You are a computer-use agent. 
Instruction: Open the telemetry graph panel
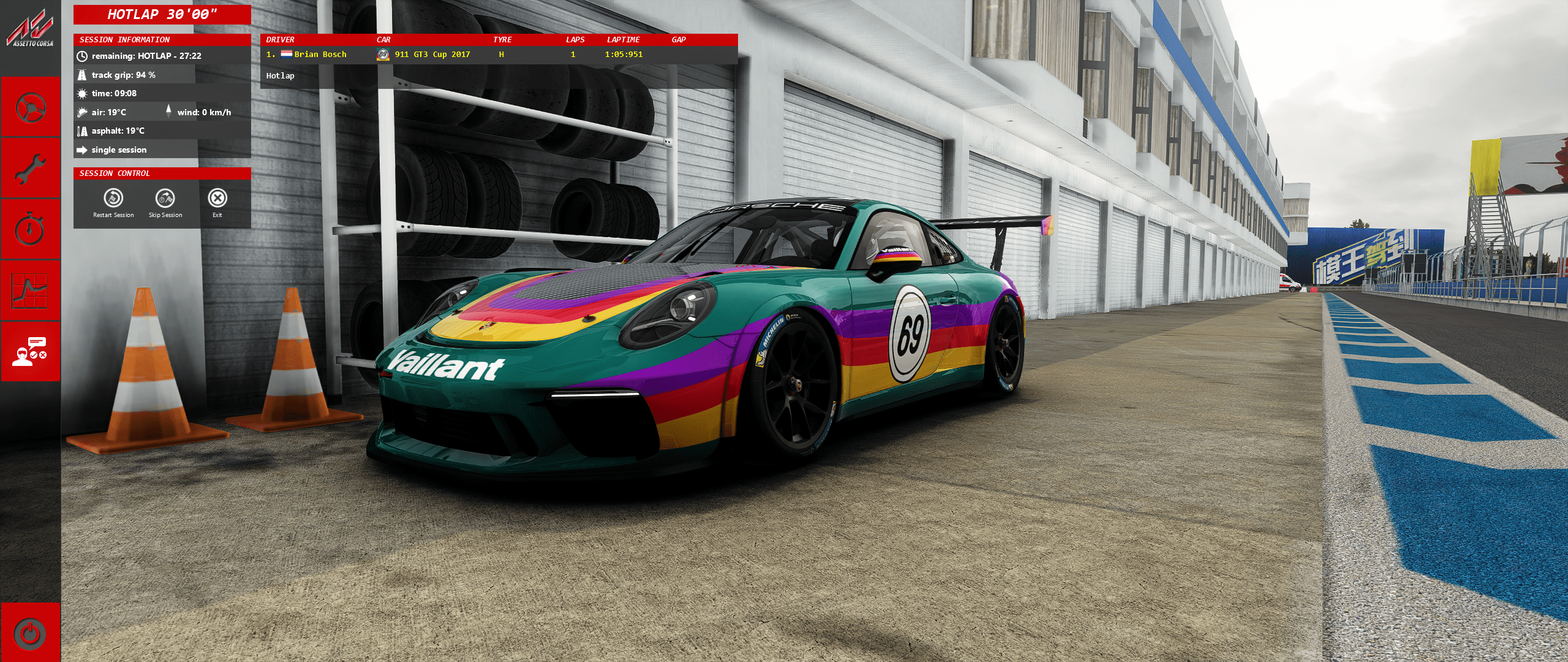[30, 291]
